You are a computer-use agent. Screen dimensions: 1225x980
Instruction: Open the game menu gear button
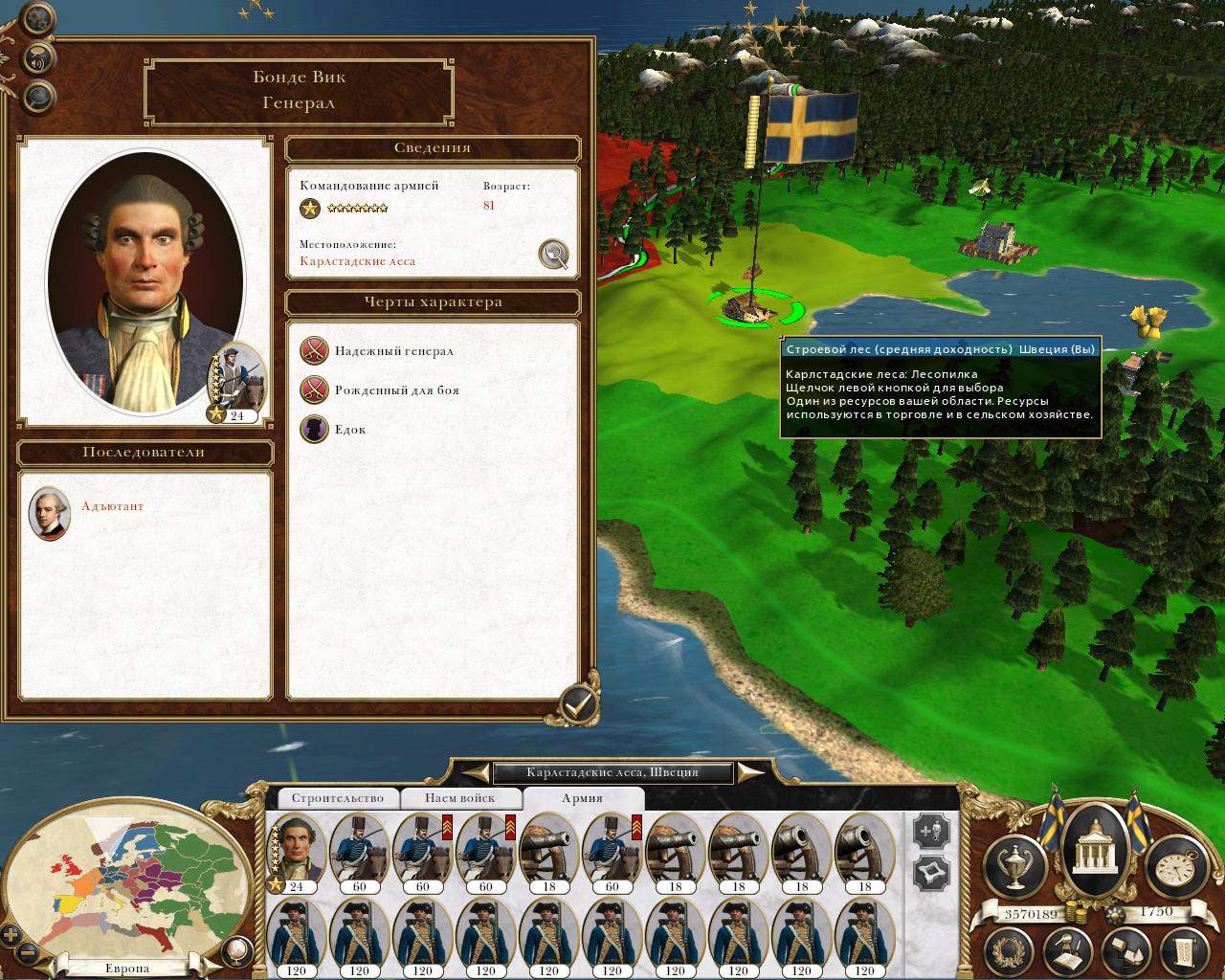pos(37,17)
